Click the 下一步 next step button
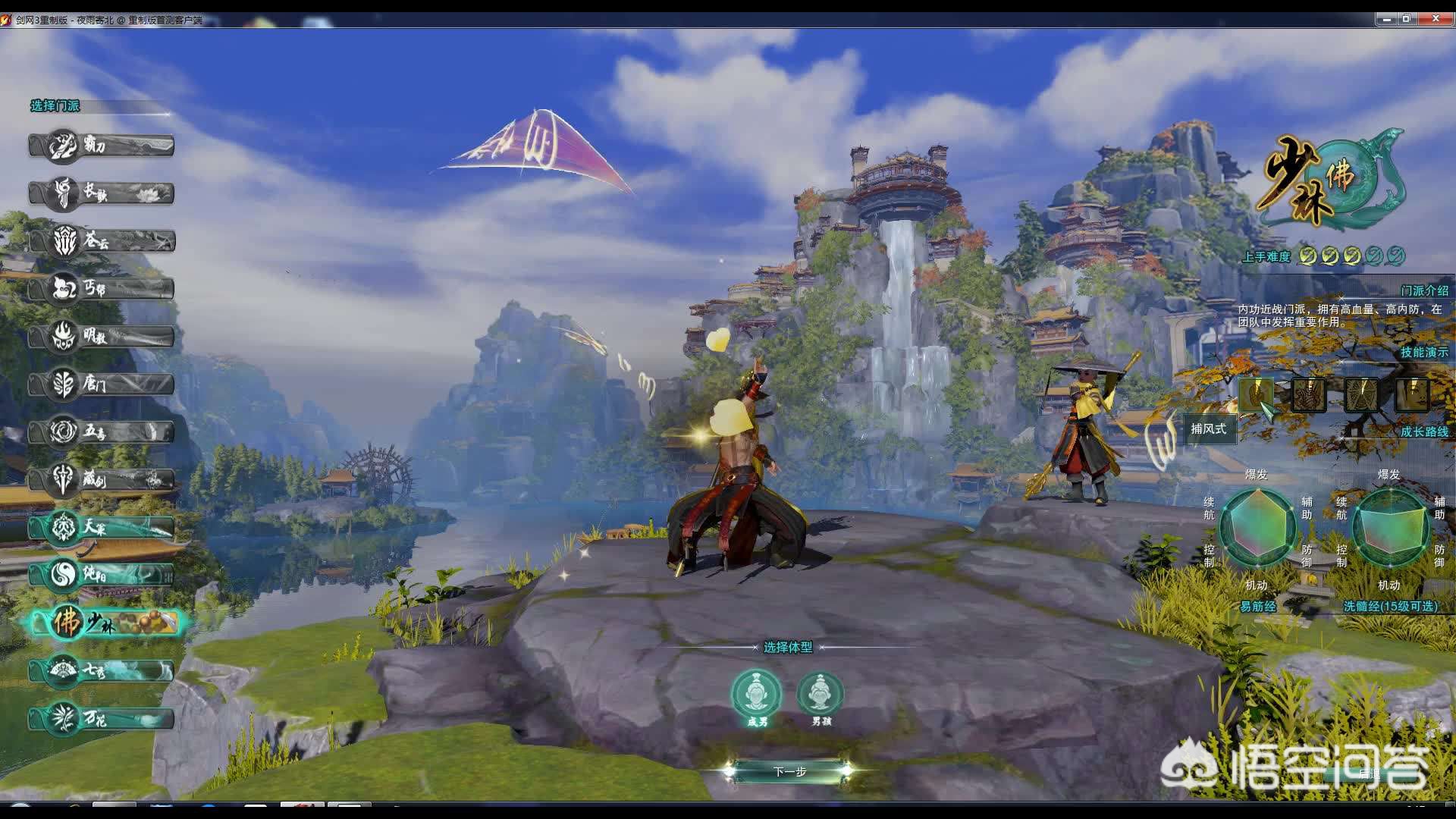Image resolution: width=1456 pixels, height=819 pixels. click(x=789, y=771)
